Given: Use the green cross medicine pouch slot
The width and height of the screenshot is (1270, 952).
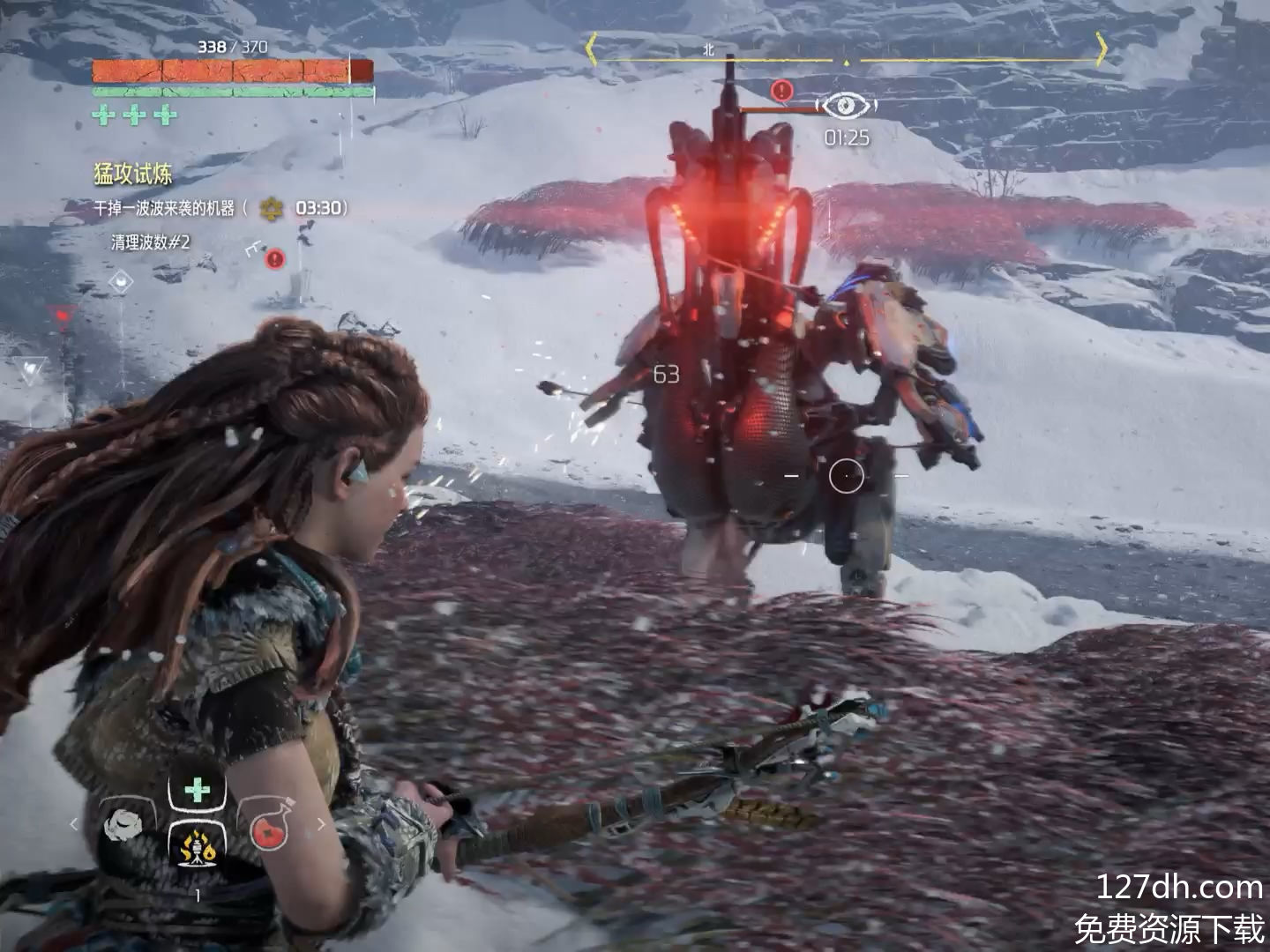Looking at the screenshot, I should [x=198, y=790].
